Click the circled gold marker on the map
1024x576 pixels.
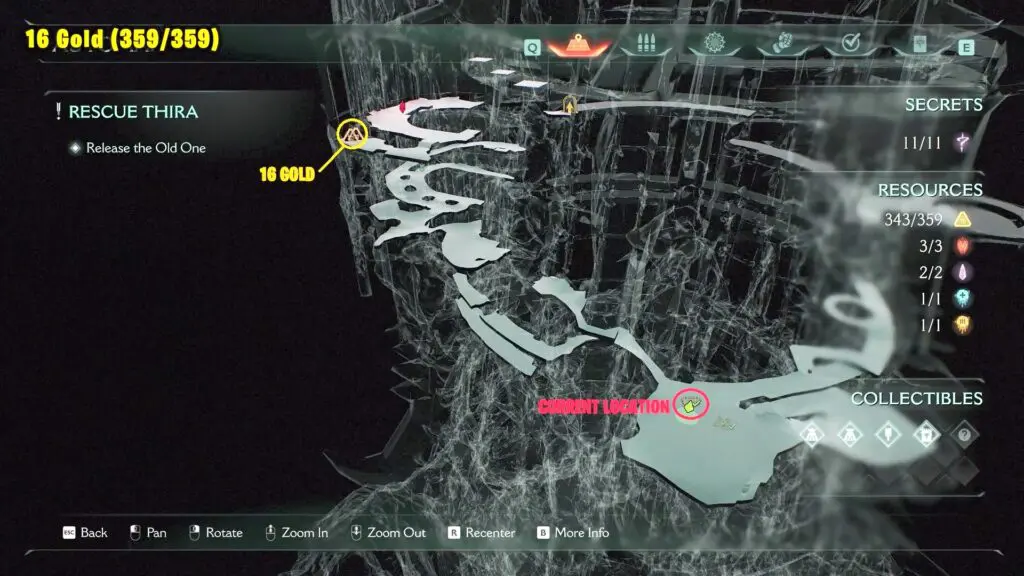coord(353,133)
